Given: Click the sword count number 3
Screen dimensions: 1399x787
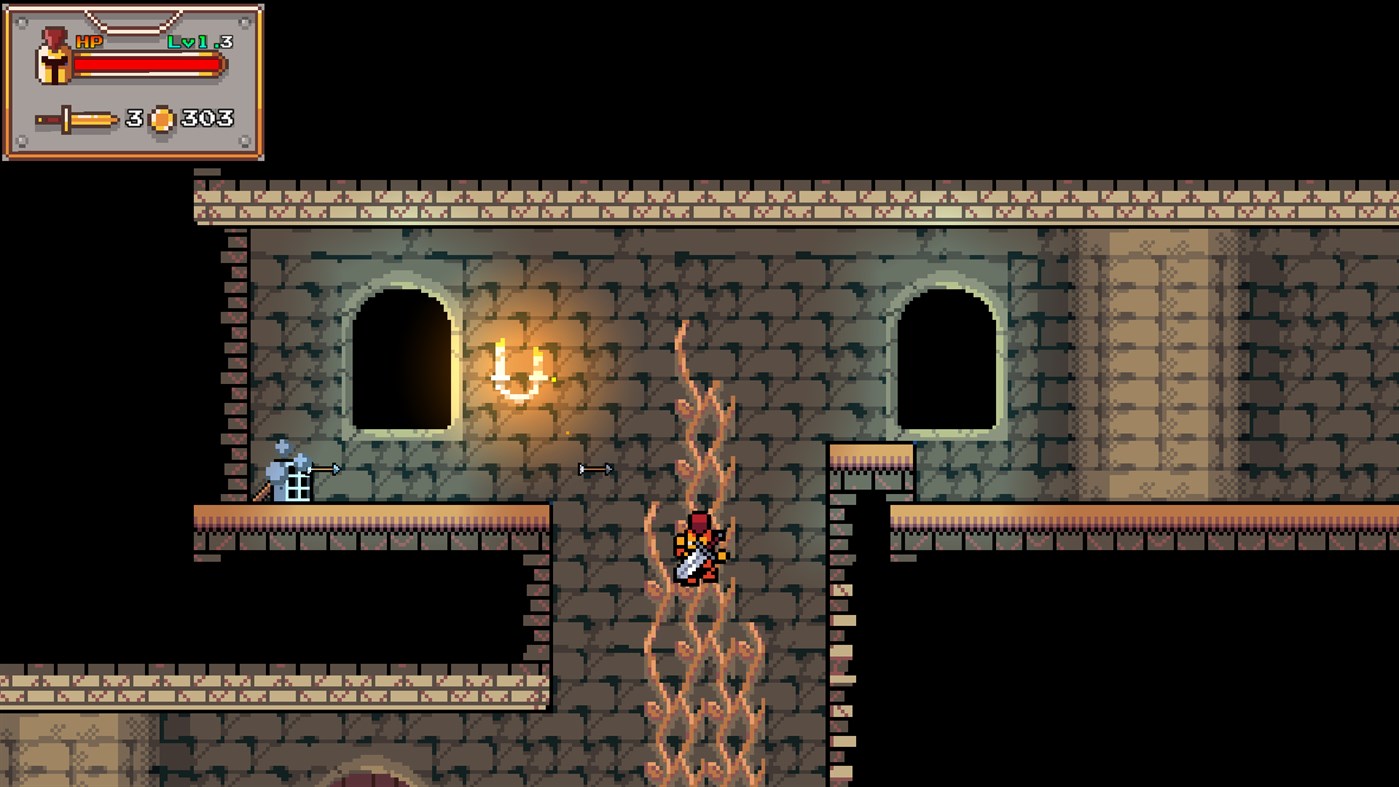Looking at the screenshot, I should (x=135, y=118).
